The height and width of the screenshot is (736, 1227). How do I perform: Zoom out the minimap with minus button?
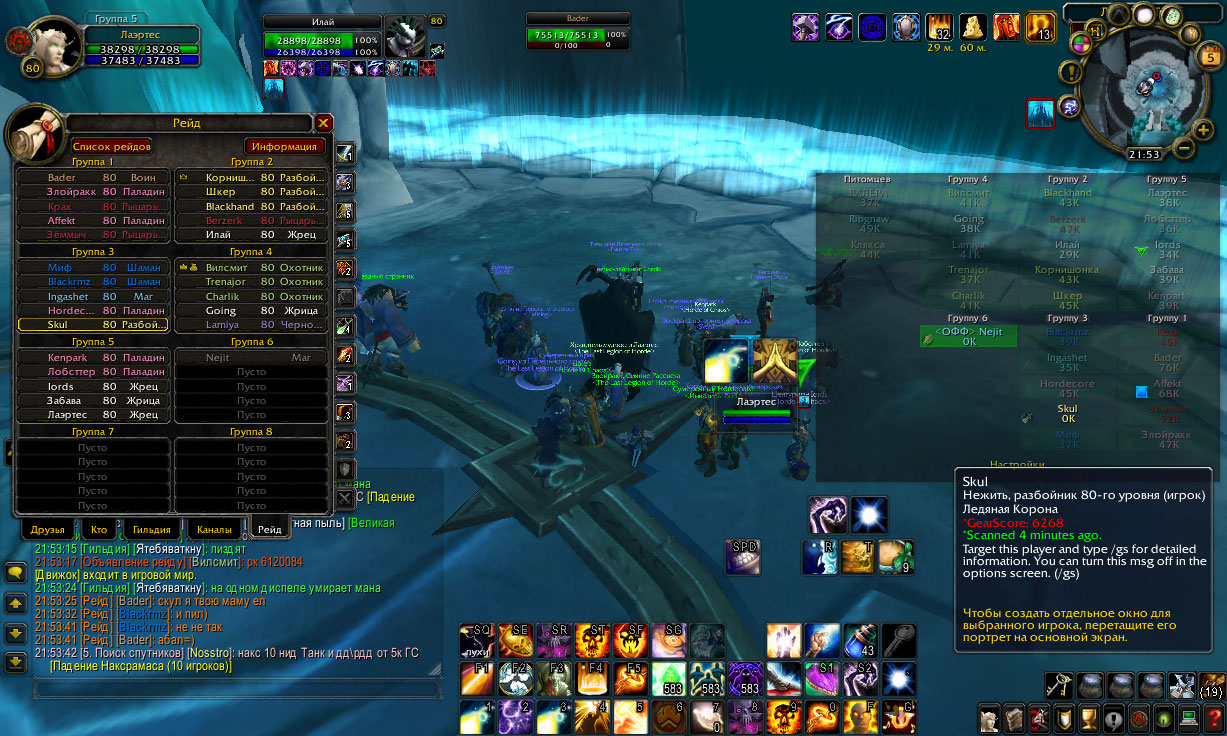(1182, 148)
